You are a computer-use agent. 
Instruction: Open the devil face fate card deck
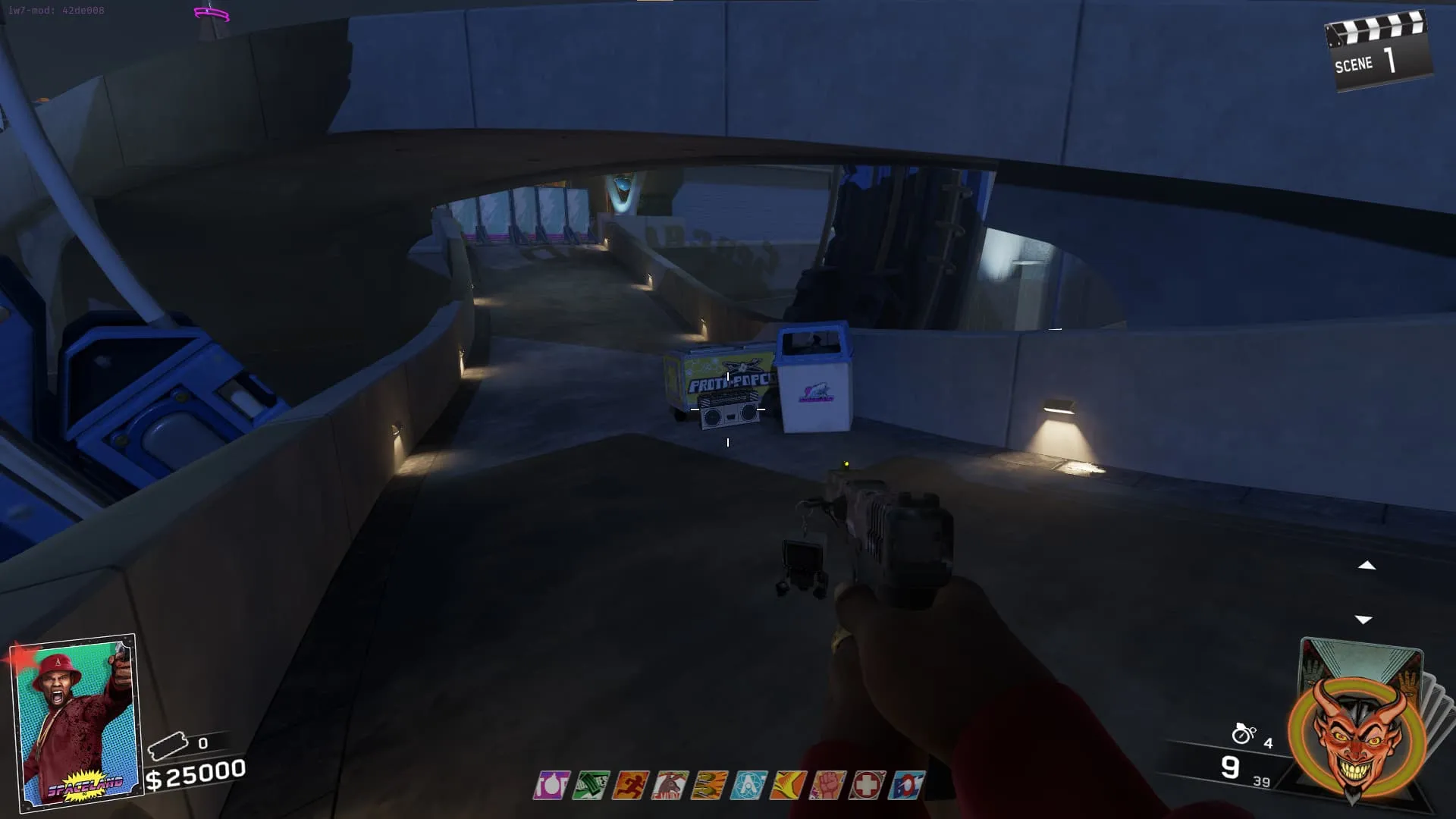1359,728
